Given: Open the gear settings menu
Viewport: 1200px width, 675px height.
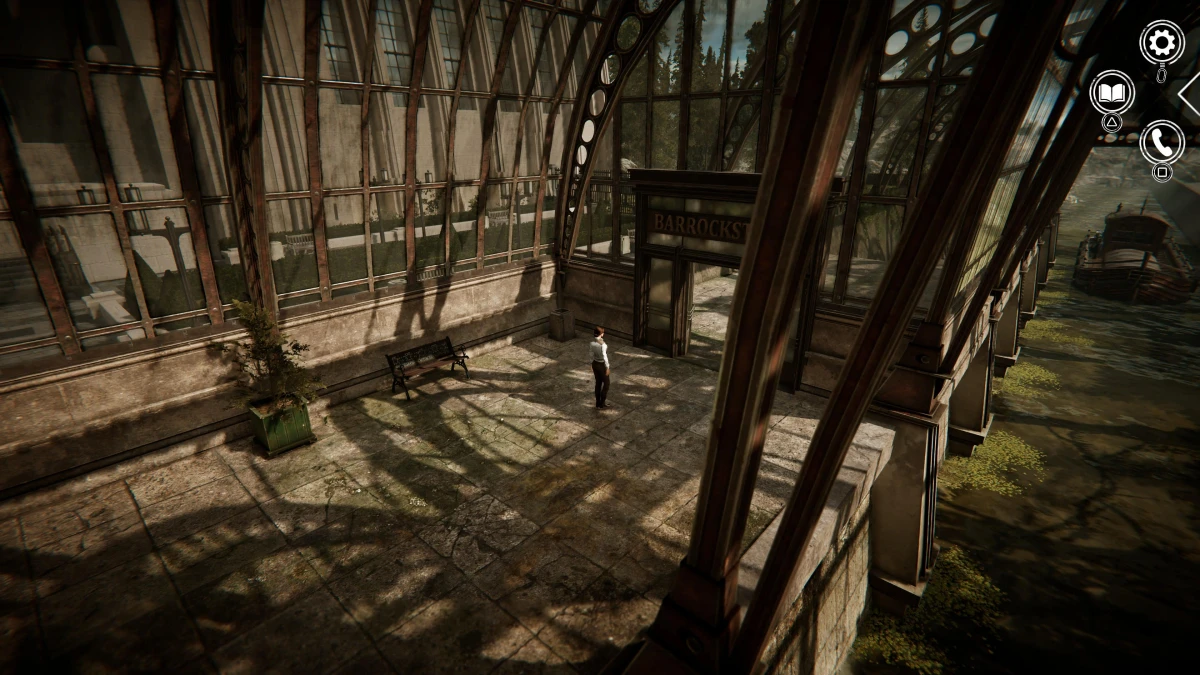Looking at the screenshot, I should pyautogui.click(x=1161, y=42).
